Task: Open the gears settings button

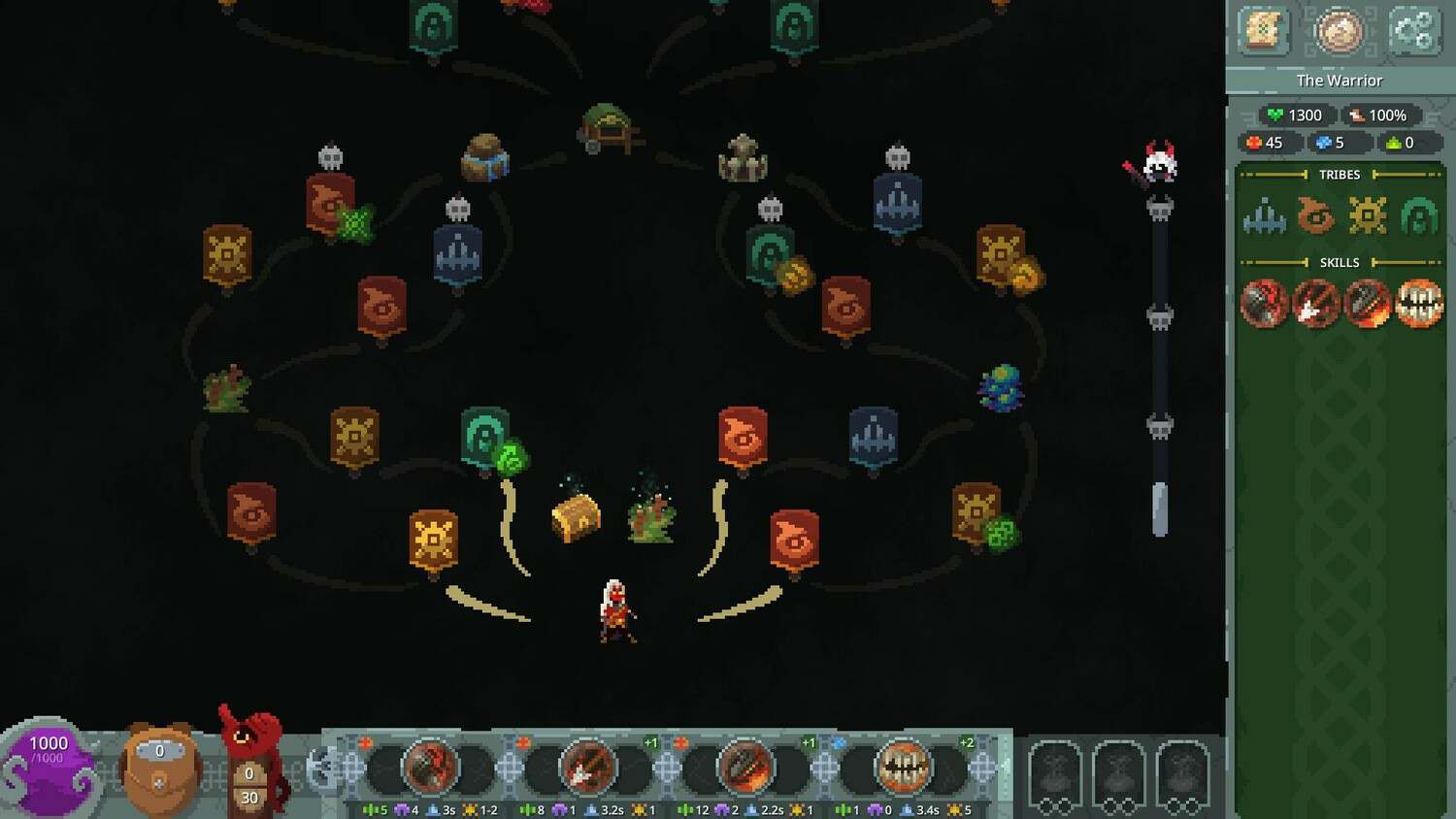Action: point(1413,32)
